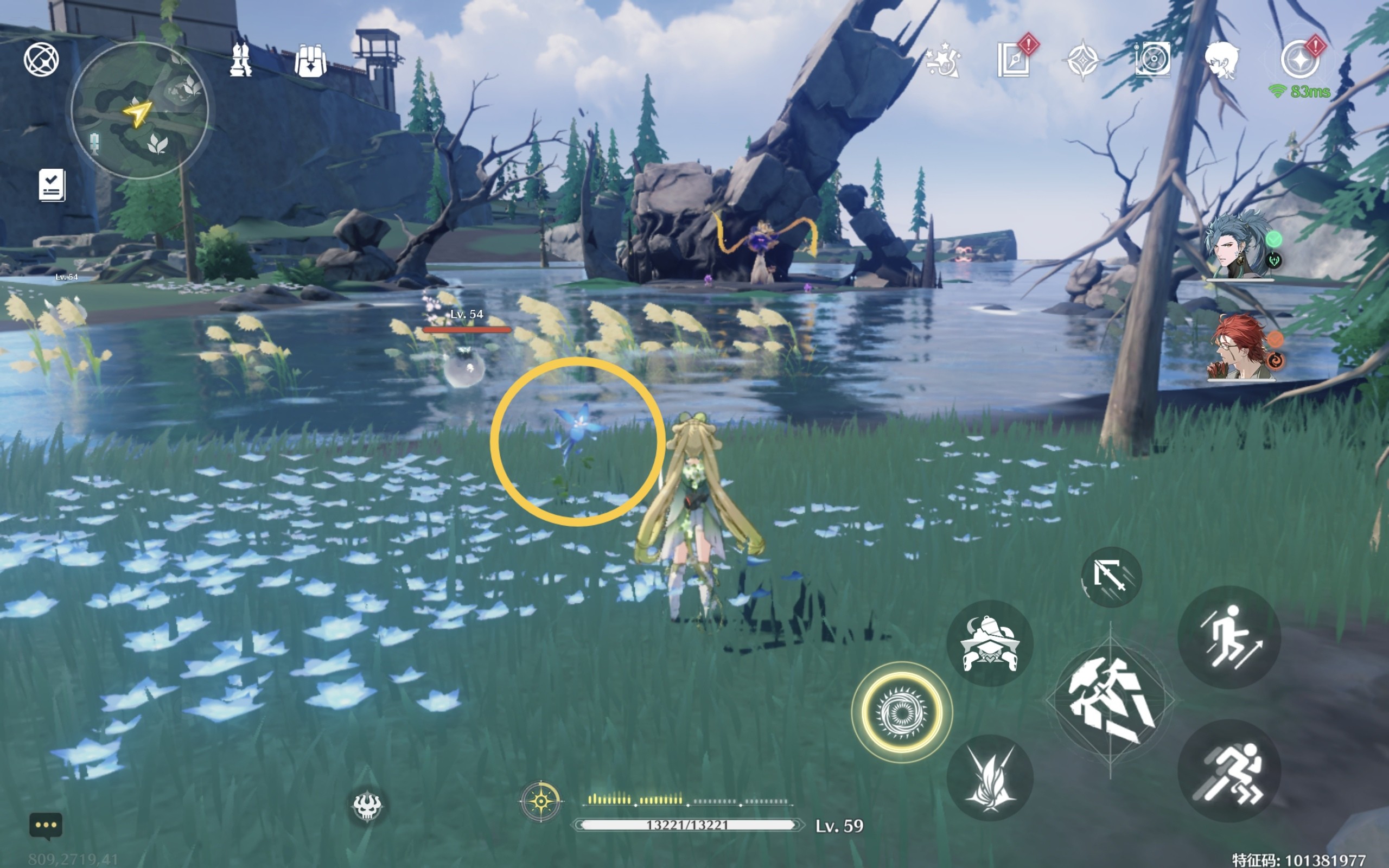1389x868 pixels.
Task: Open the star menu with red alert
Action: pos(1300,60)
